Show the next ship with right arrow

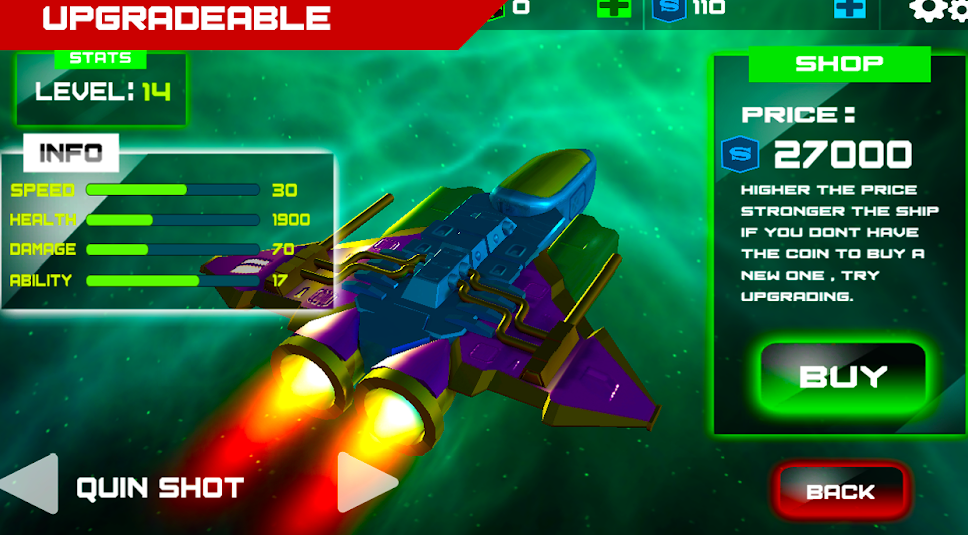point(365,483)
